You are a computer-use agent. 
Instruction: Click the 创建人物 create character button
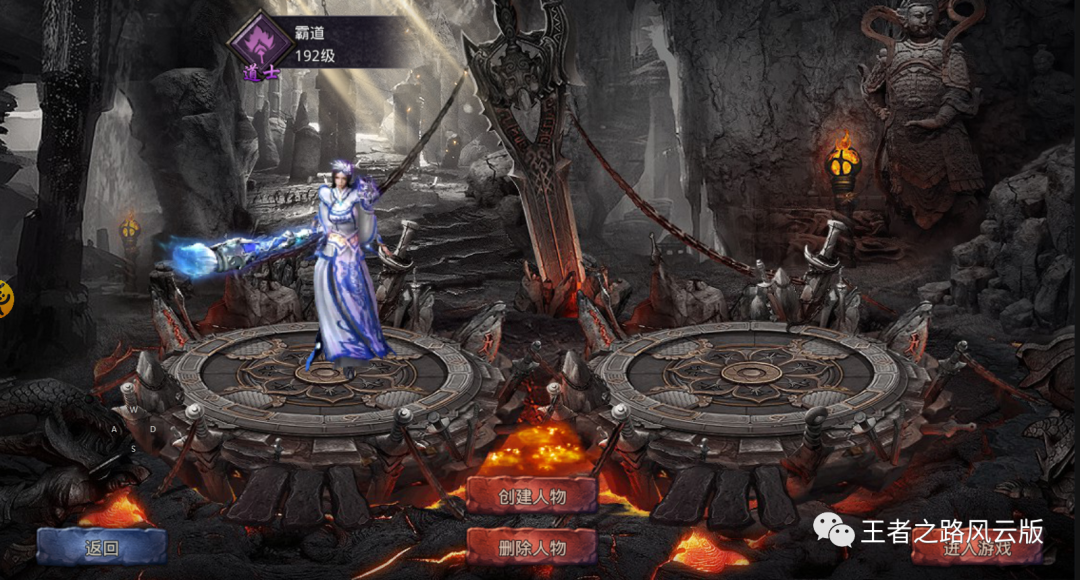pyautogui.click(x=531, y=493)
